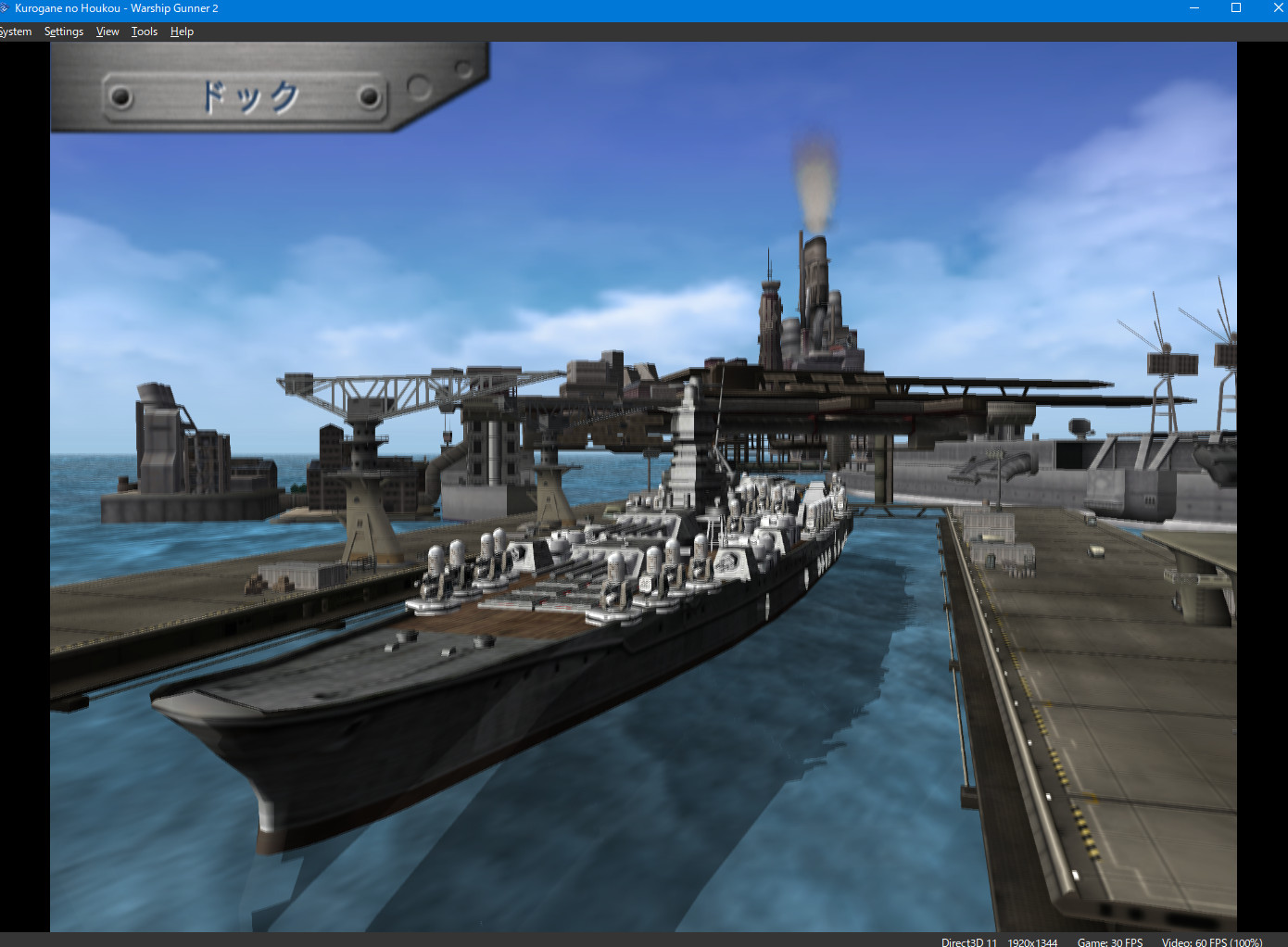
Task: Open the View menu
Action: pos(107,31)
